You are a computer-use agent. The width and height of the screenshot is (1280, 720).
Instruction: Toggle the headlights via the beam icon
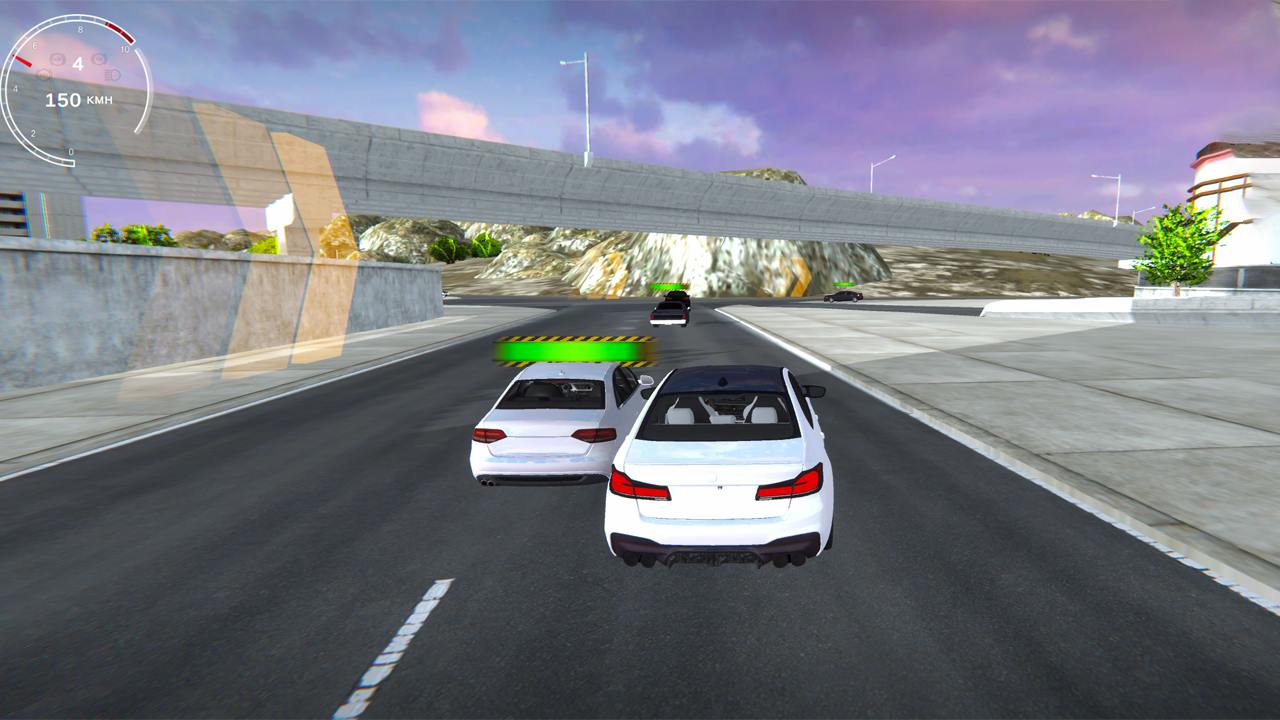(111, 76)
